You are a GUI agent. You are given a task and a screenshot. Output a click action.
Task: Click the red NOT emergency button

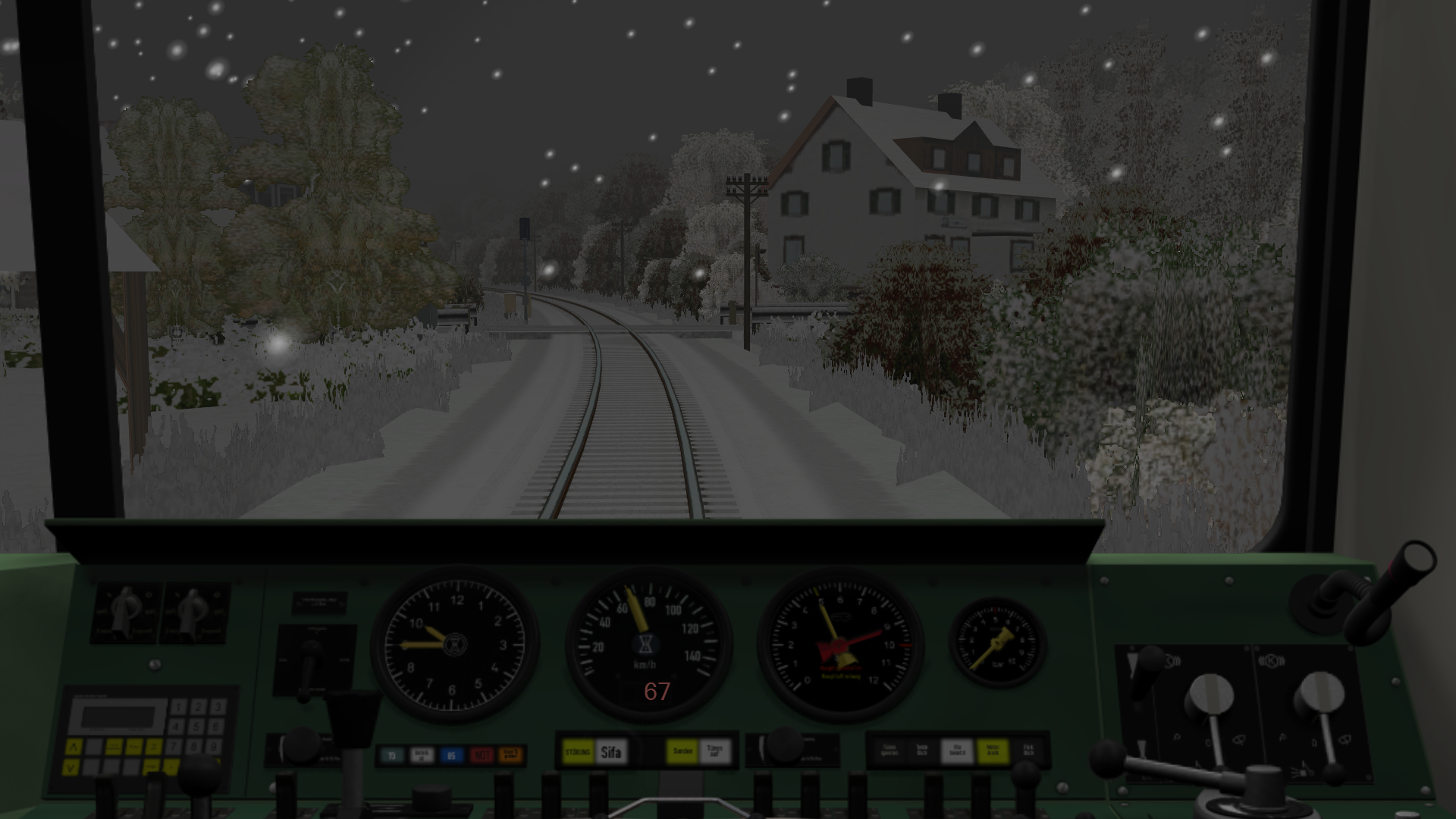482,755
